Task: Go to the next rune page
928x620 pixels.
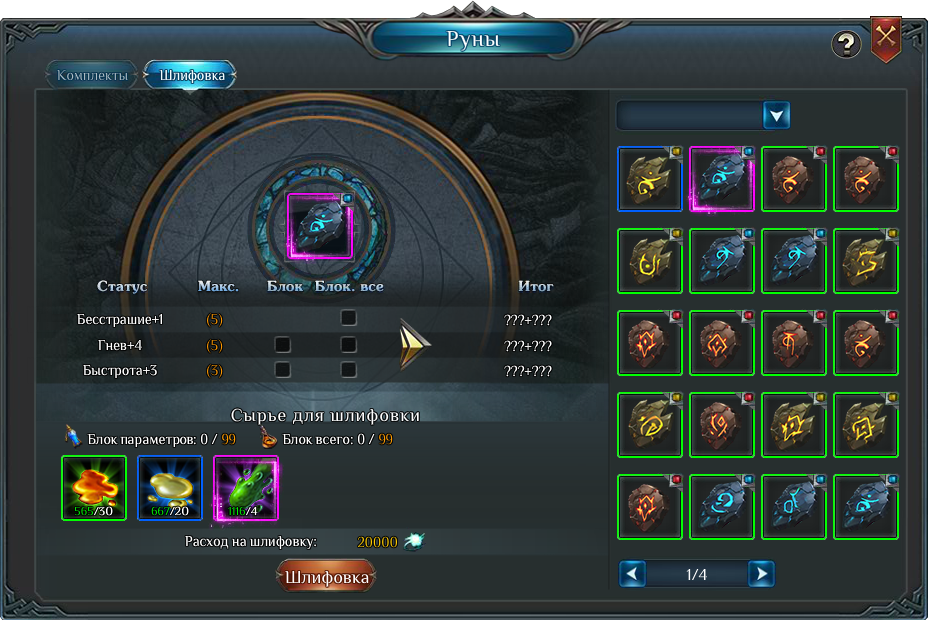Action: (761, 574)
